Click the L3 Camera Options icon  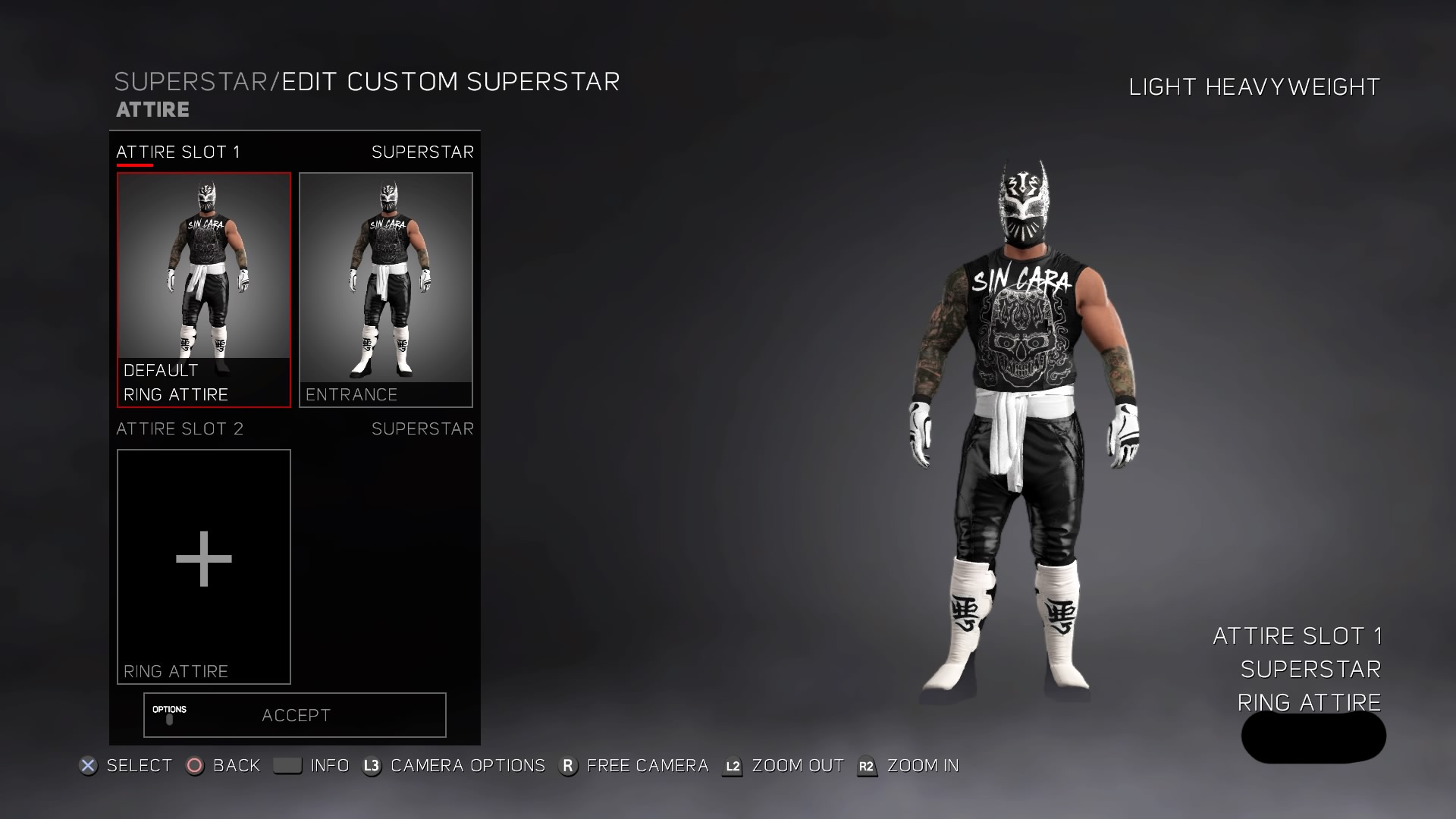[371, 766]
